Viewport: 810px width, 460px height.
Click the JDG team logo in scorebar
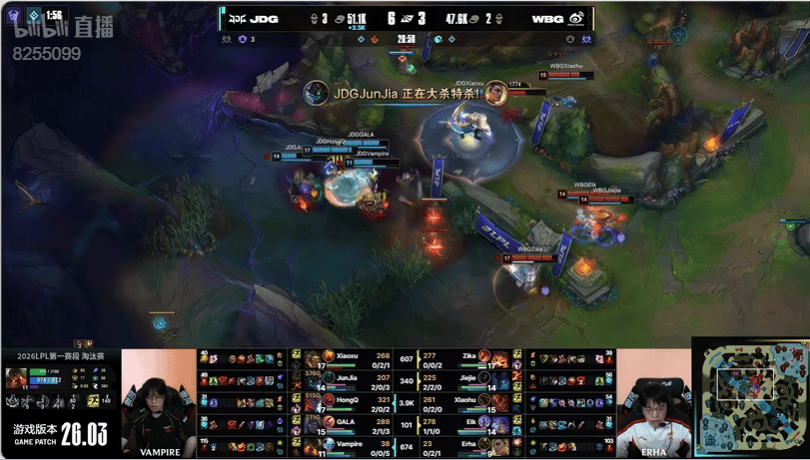click(x=239, y=17)
